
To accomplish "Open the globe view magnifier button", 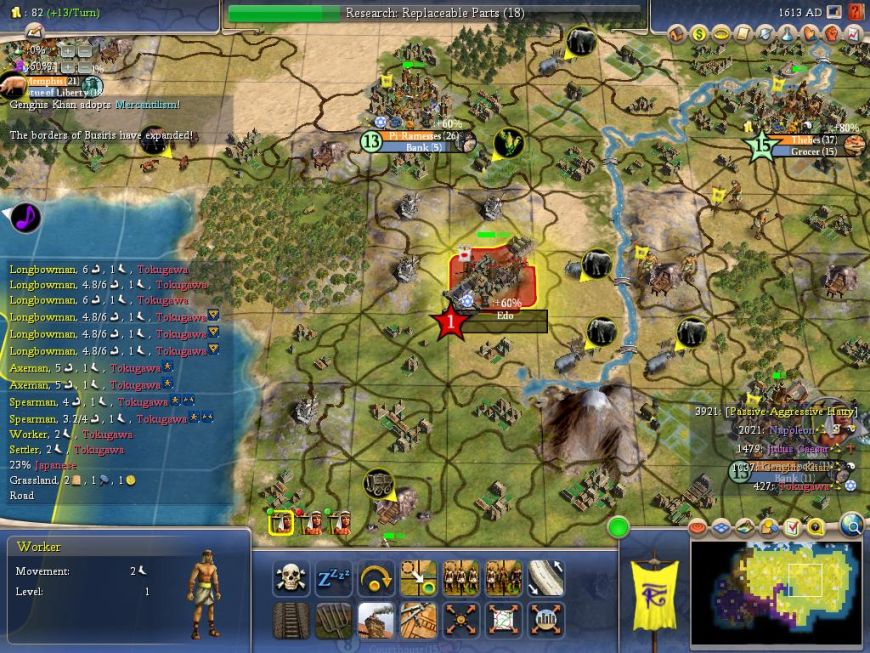I will [851, 523].
